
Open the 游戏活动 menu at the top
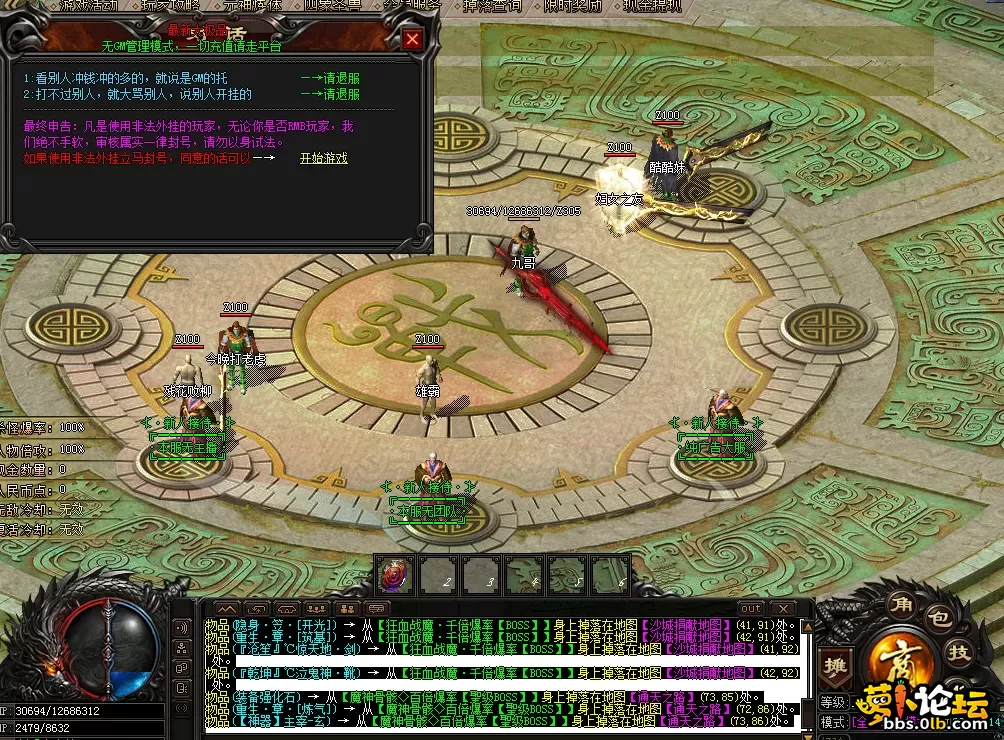pyautogui.click(x=86, y=5)
